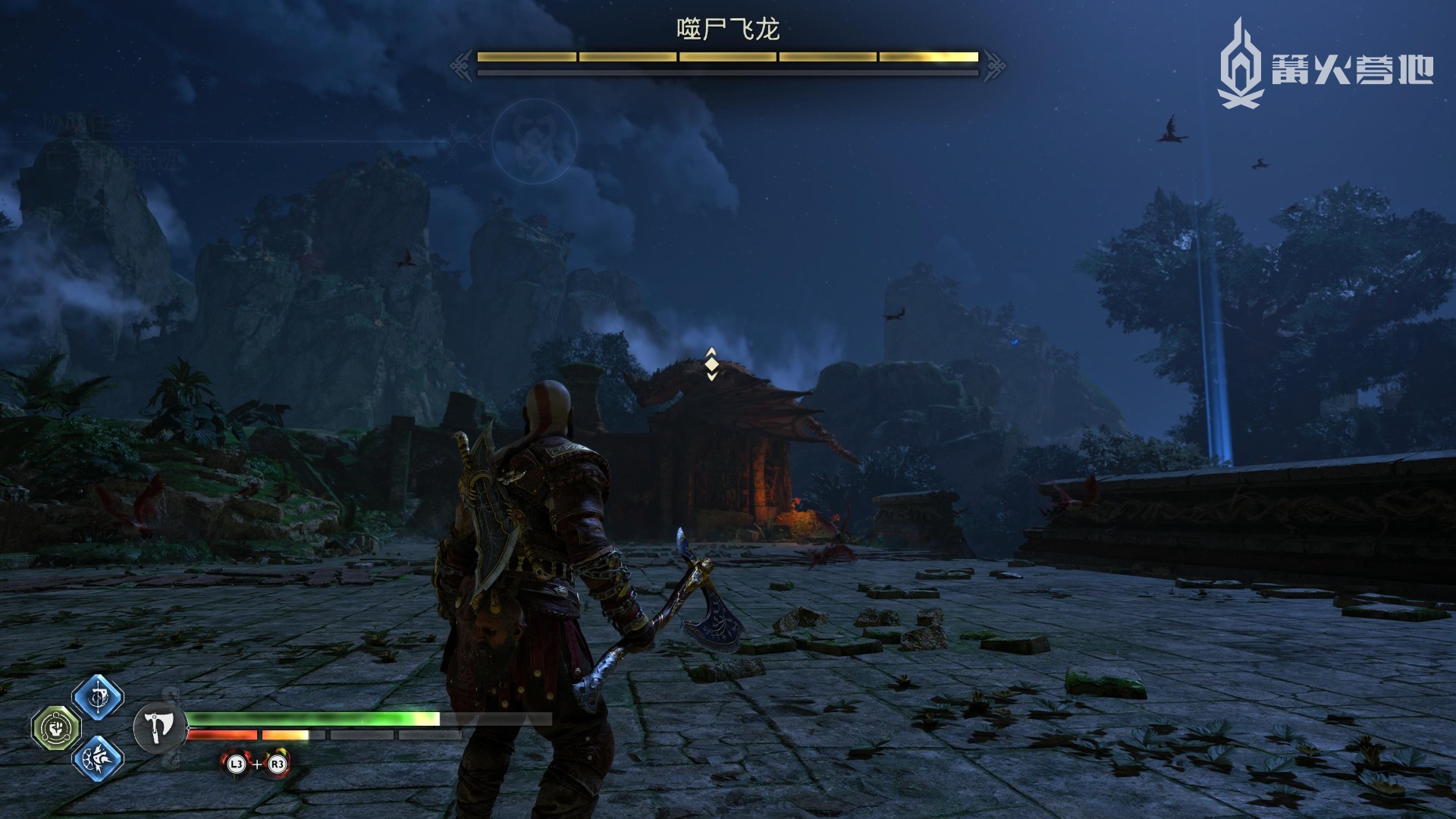
Task: Activate the green fist relic ability
Action: [x=55, y=728]
